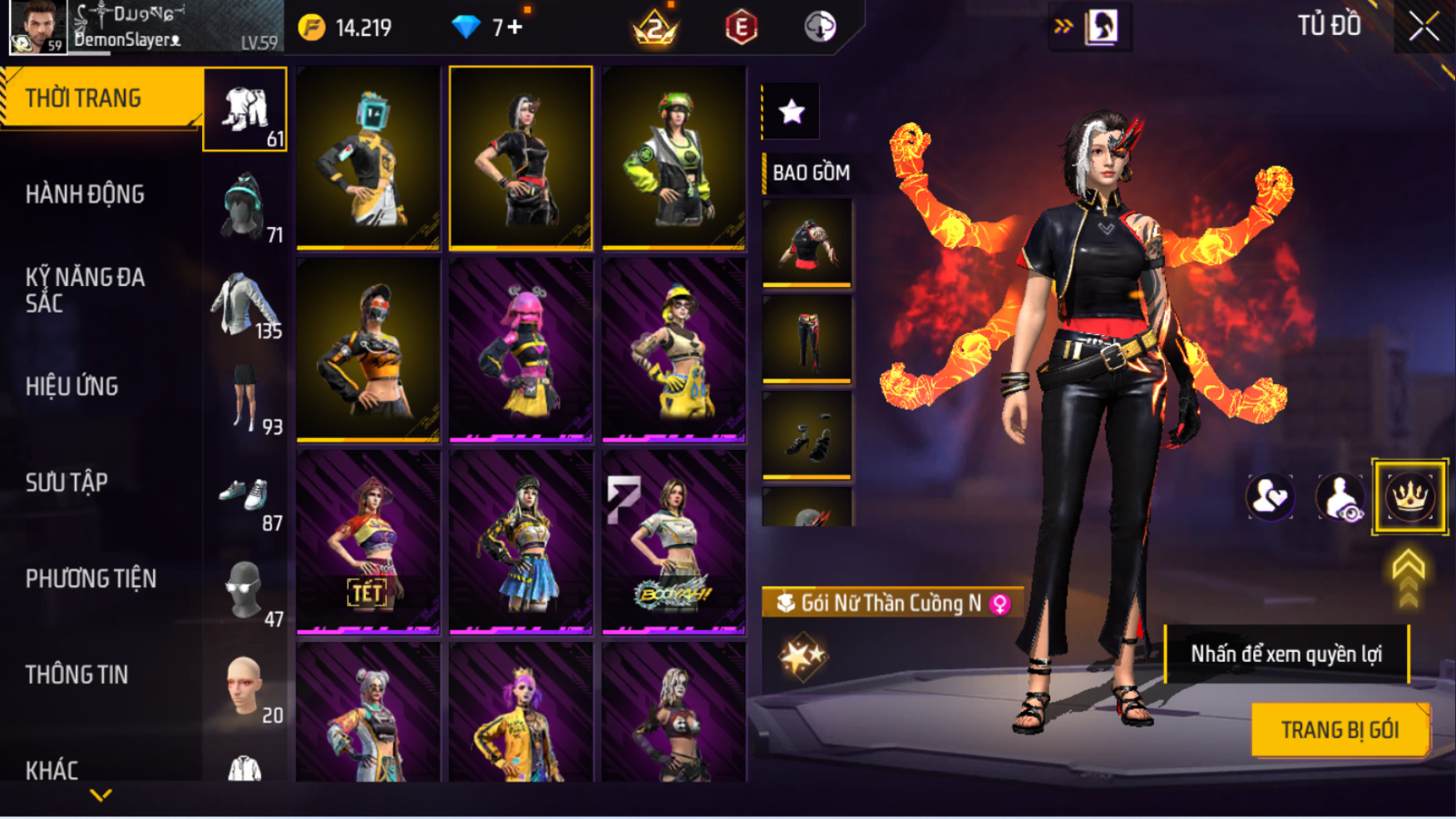This screenshot has height=819, width=1456.
Task: Open the Thông Tin section
Action: point(77,674)
